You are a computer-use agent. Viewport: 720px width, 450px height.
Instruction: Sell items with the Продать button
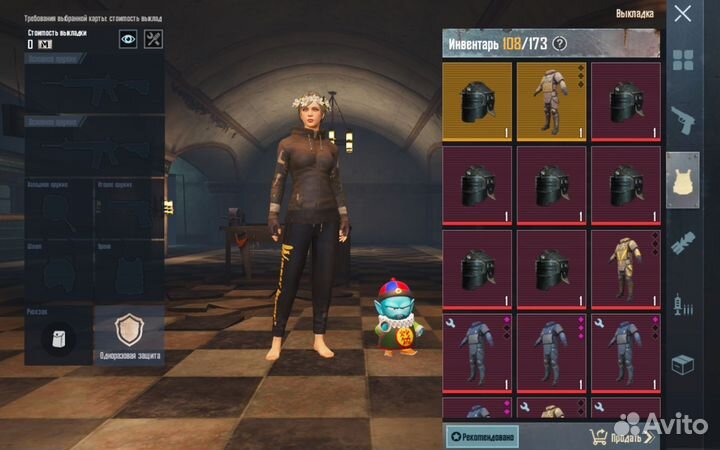coord(620,436)
